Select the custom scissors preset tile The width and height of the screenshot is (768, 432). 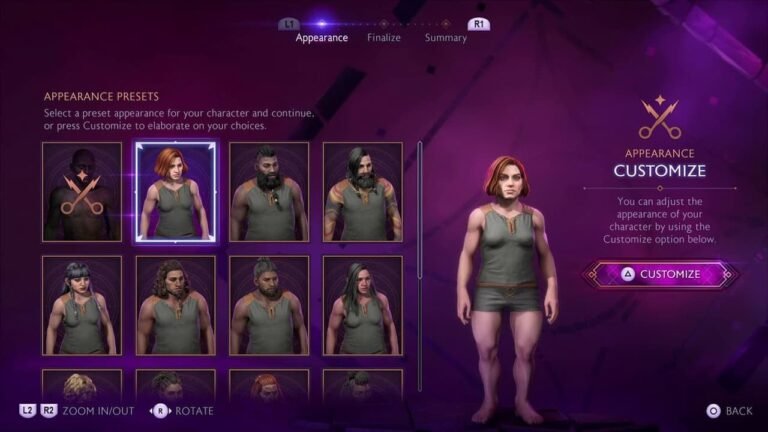tap(82, 192)
